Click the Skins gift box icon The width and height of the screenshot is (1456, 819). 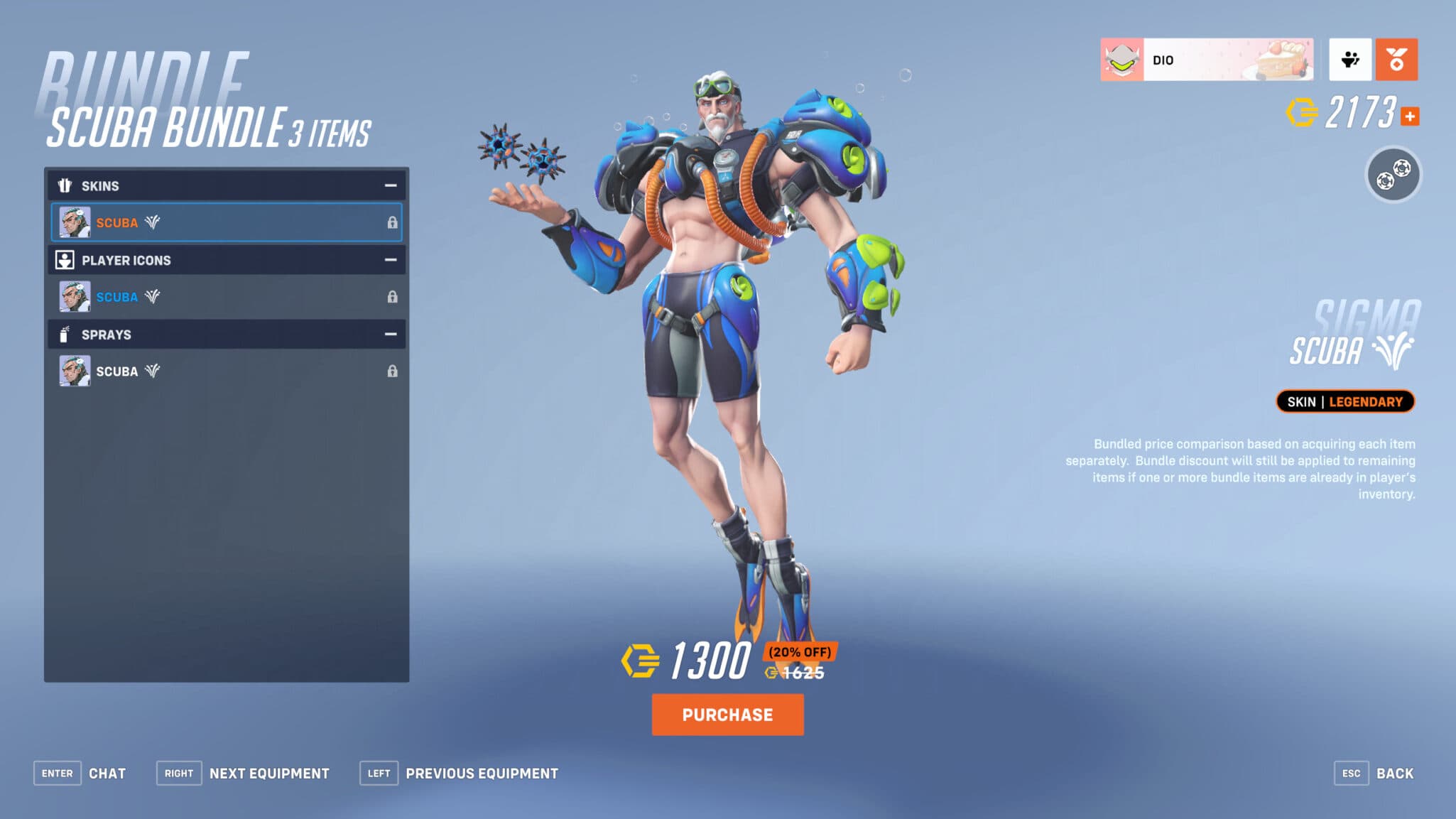(x=65, y=185)
